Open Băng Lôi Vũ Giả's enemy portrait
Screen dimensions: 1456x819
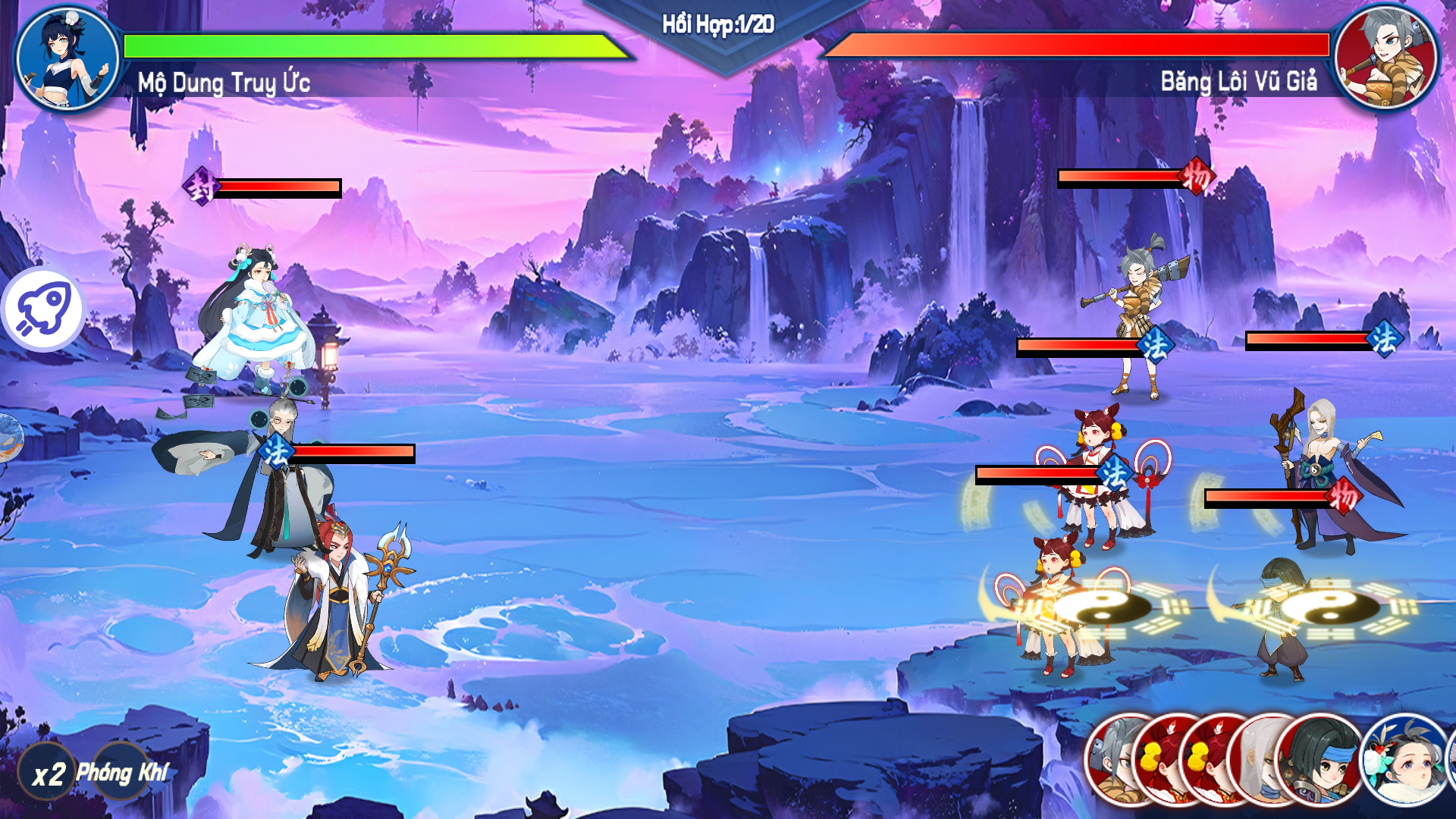1385,58
